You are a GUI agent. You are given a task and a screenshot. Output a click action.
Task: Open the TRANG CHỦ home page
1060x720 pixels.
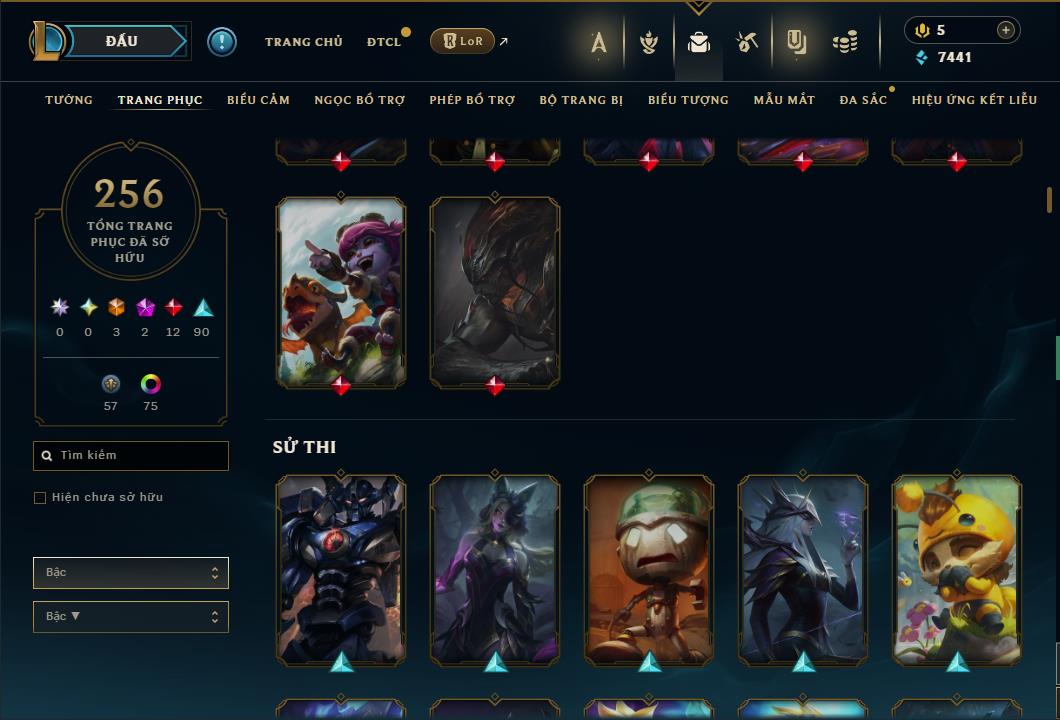pos(303,42)
